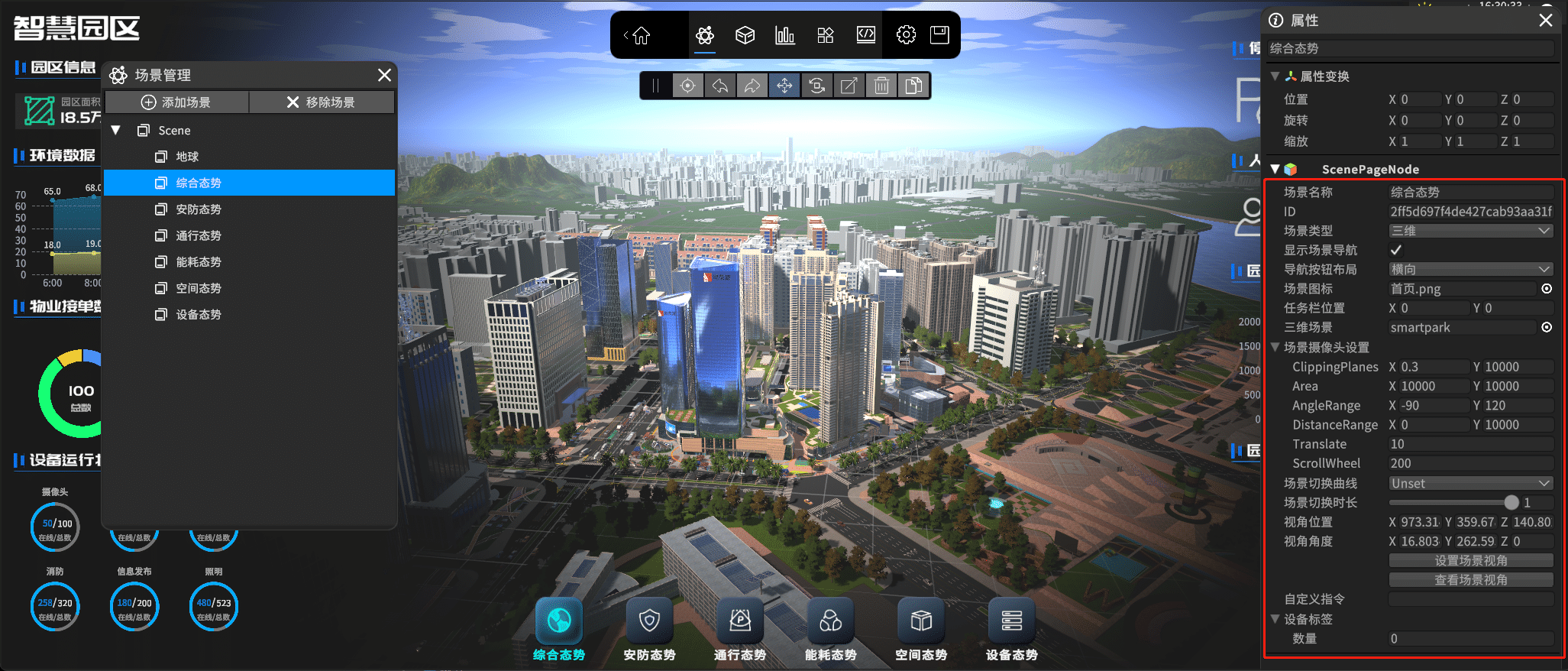Click the save floppy disk icon
The width and height of the screenshot is (1568, 671).
point(939,35)
